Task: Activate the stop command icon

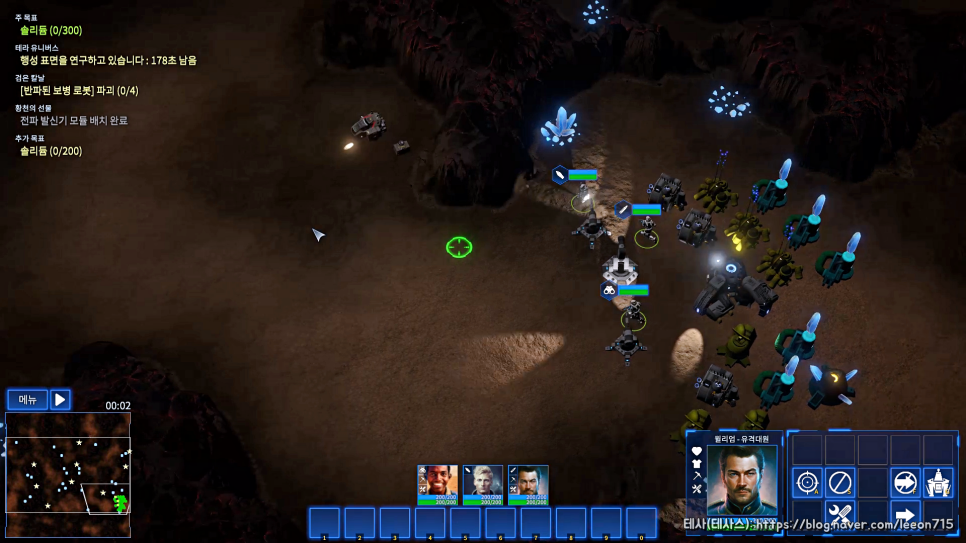Action: [x=840, y=482]
